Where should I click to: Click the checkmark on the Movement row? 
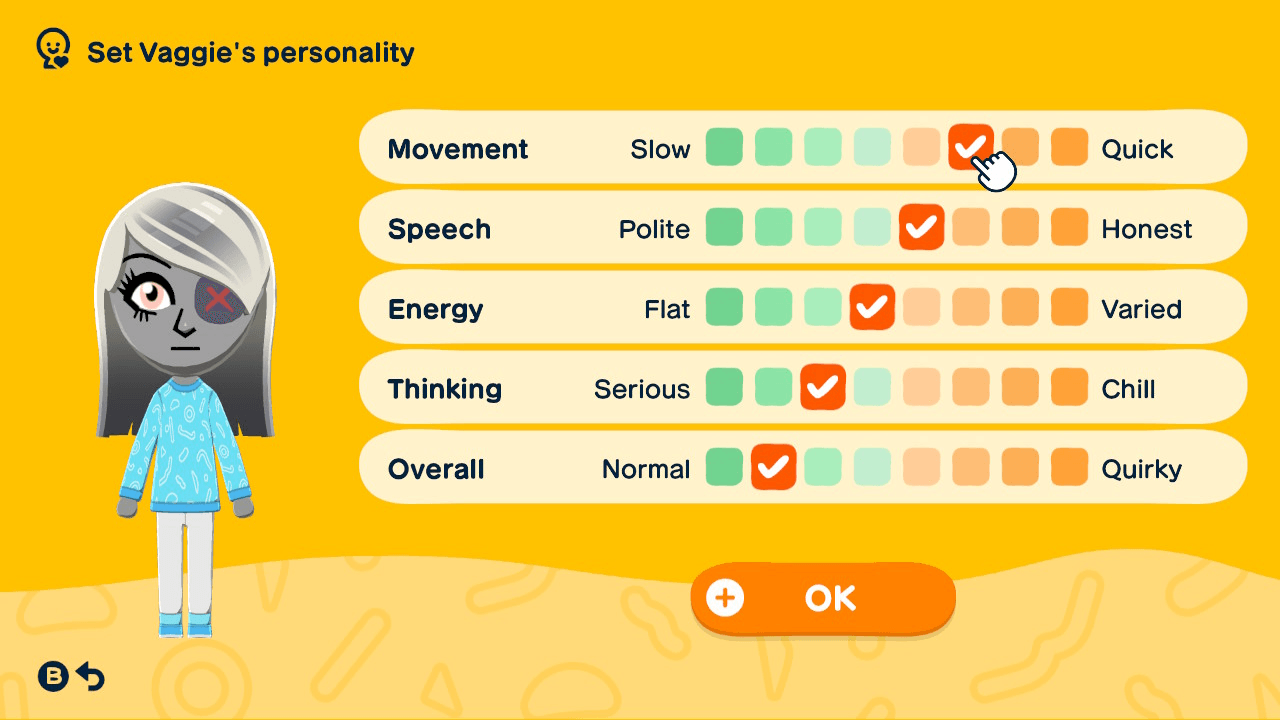point(971,146)
